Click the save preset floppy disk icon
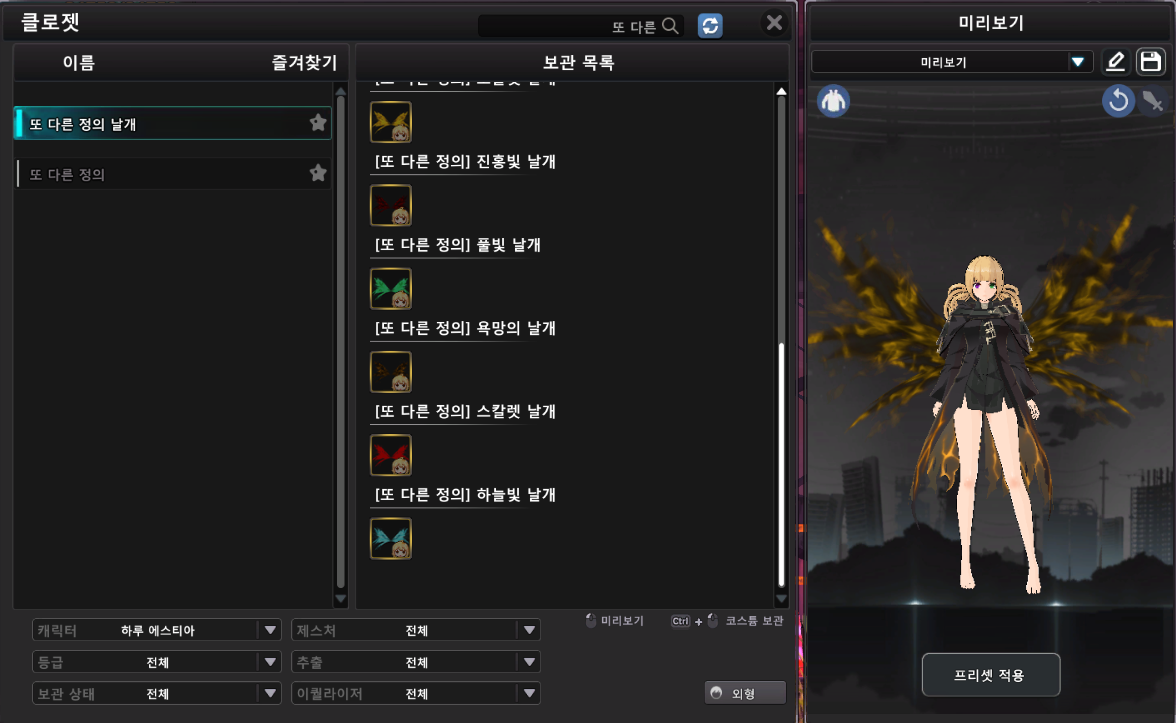 tap(1151, 62)
